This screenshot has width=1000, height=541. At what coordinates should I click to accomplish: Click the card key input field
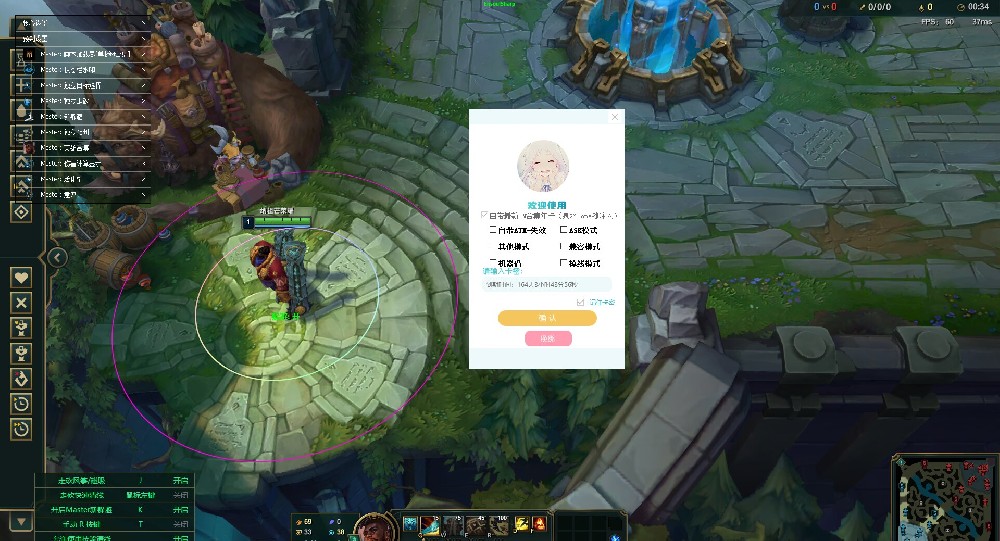[x=547, y=285]
